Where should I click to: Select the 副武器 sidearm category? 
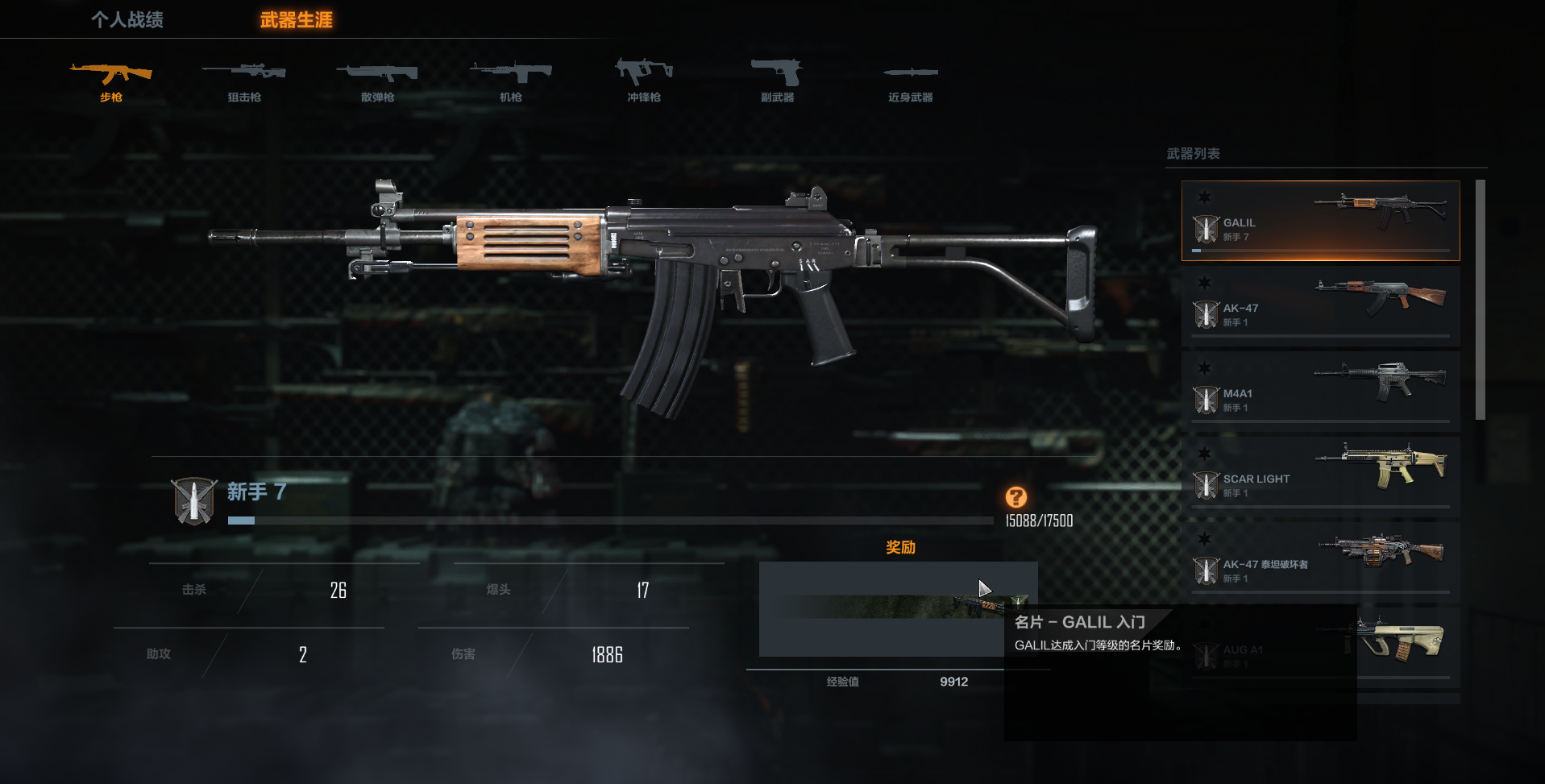coord(777,82)
